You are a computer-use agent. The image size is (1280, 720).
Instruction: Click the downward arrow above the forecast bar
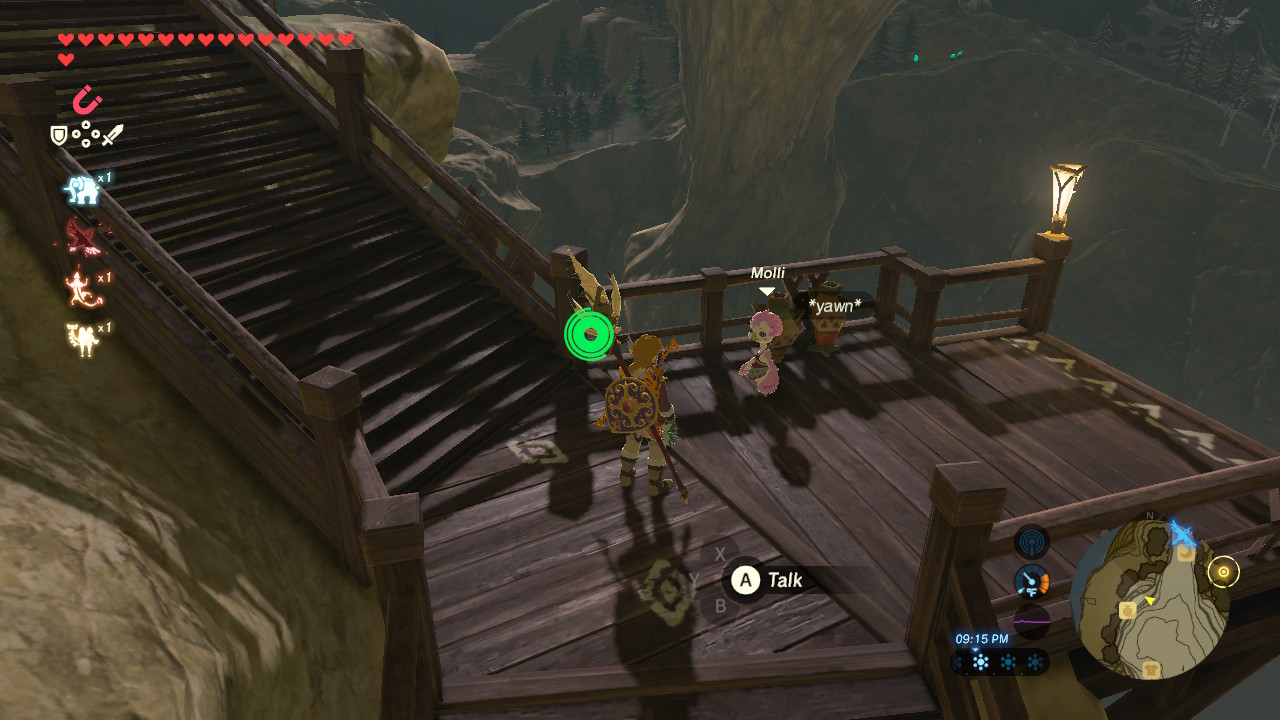(975, 649)
